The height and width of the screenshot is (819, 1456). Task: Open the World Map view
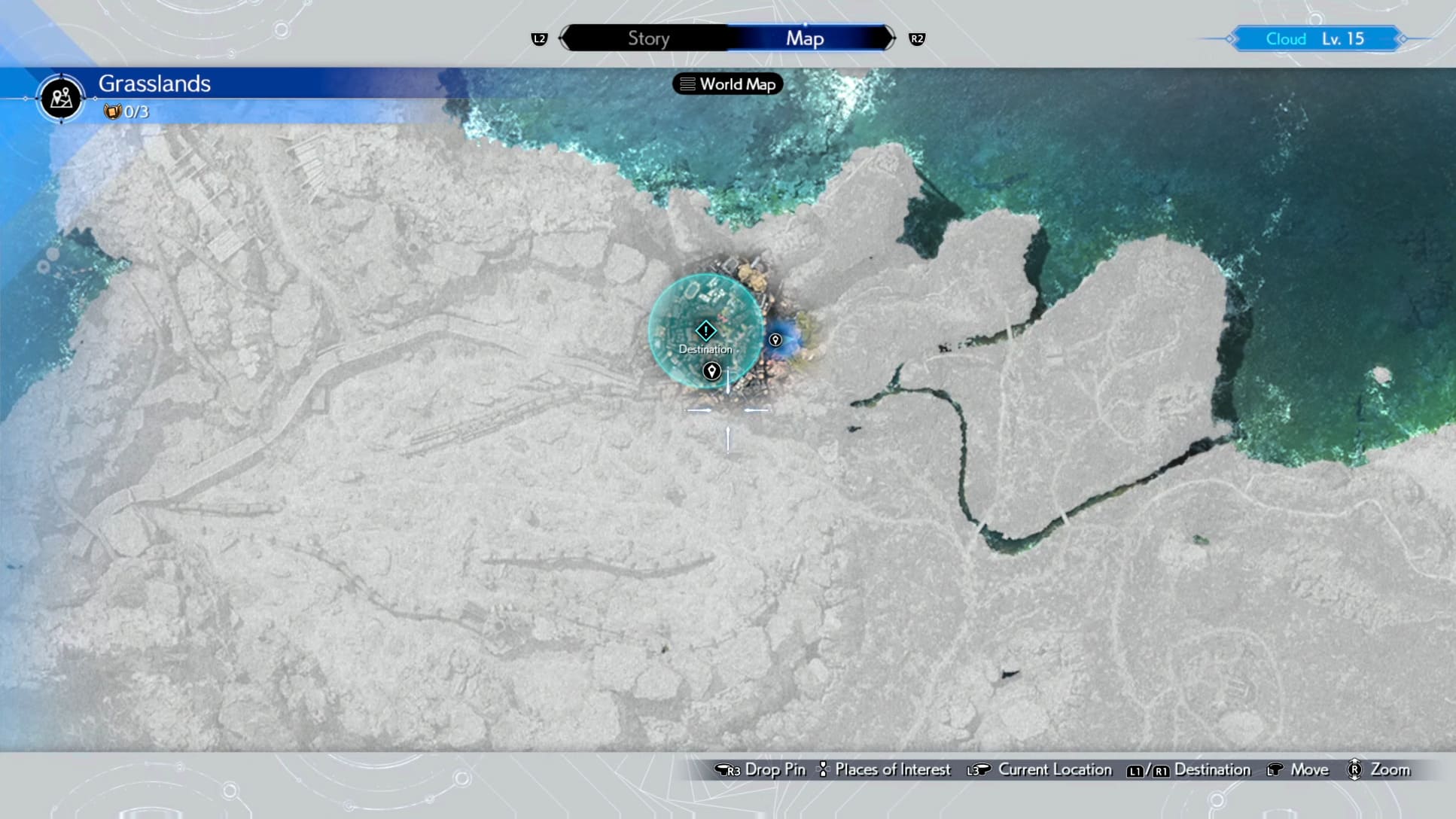coord(727,84)
